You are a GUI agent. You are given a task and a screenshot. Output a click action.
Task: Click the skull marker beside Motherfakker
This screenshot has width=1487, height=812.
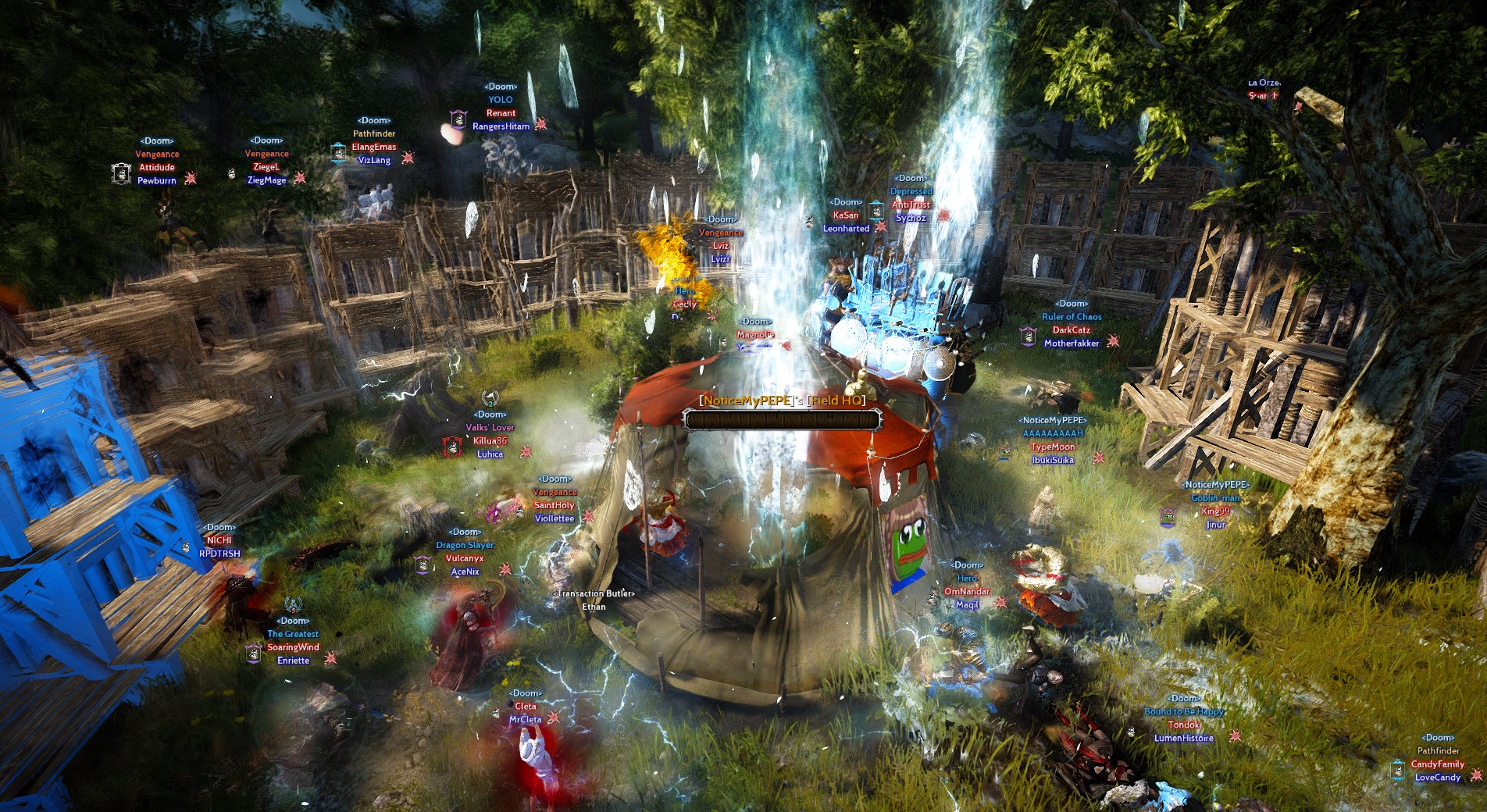[1113, 341]
